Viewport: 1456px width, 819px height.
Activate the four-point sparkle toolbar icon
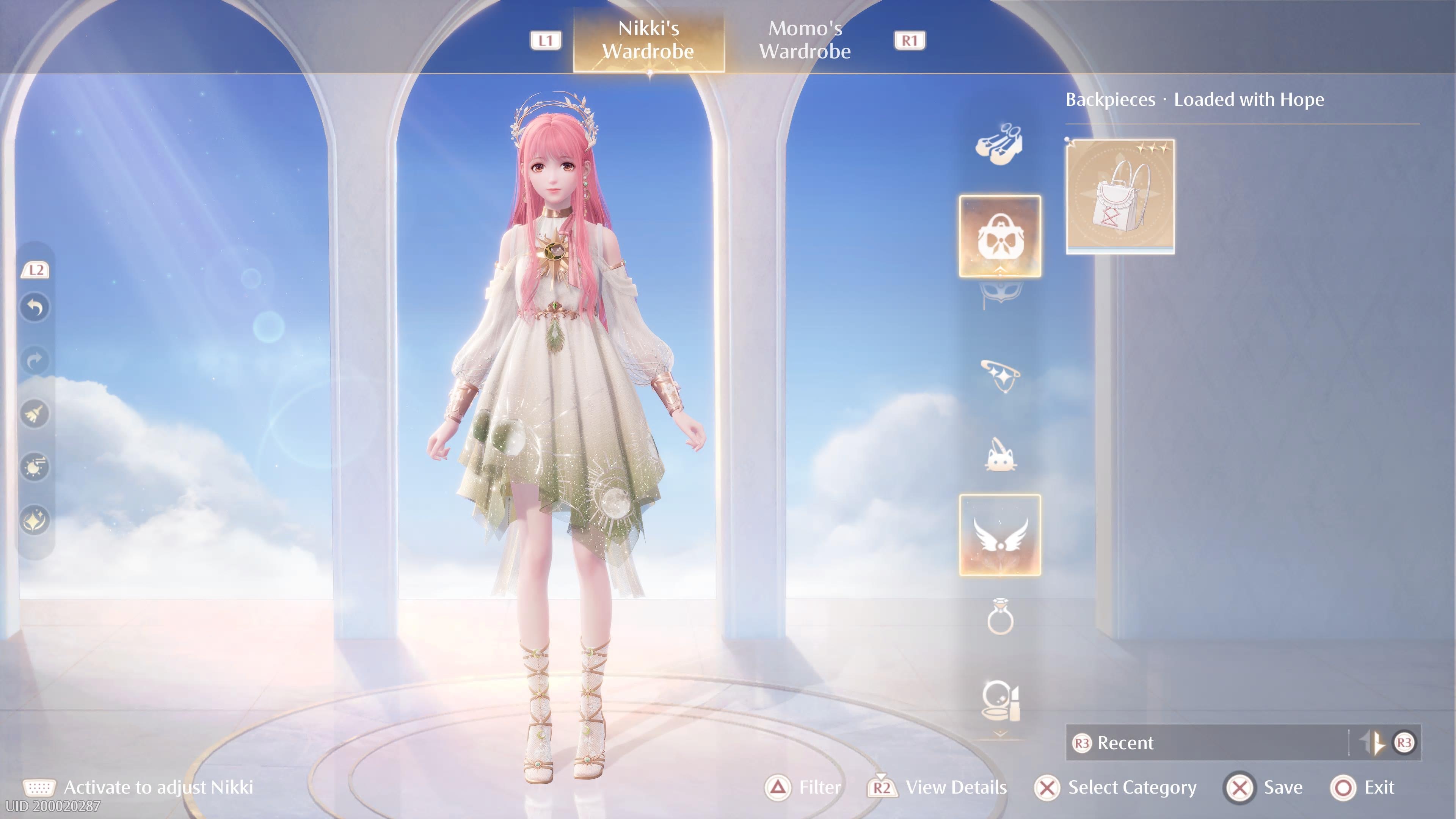35,520
